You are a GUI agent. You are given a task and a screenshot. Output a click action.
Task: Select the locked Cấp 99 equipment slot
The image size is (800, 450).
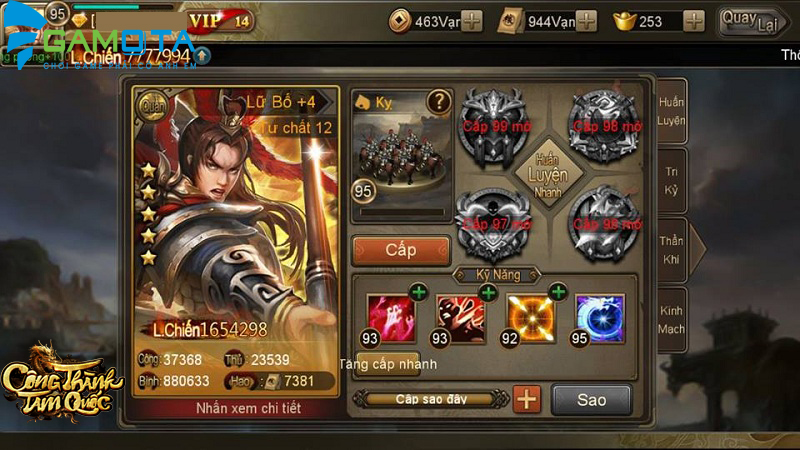pyautogui.click(x=490, y=126)
